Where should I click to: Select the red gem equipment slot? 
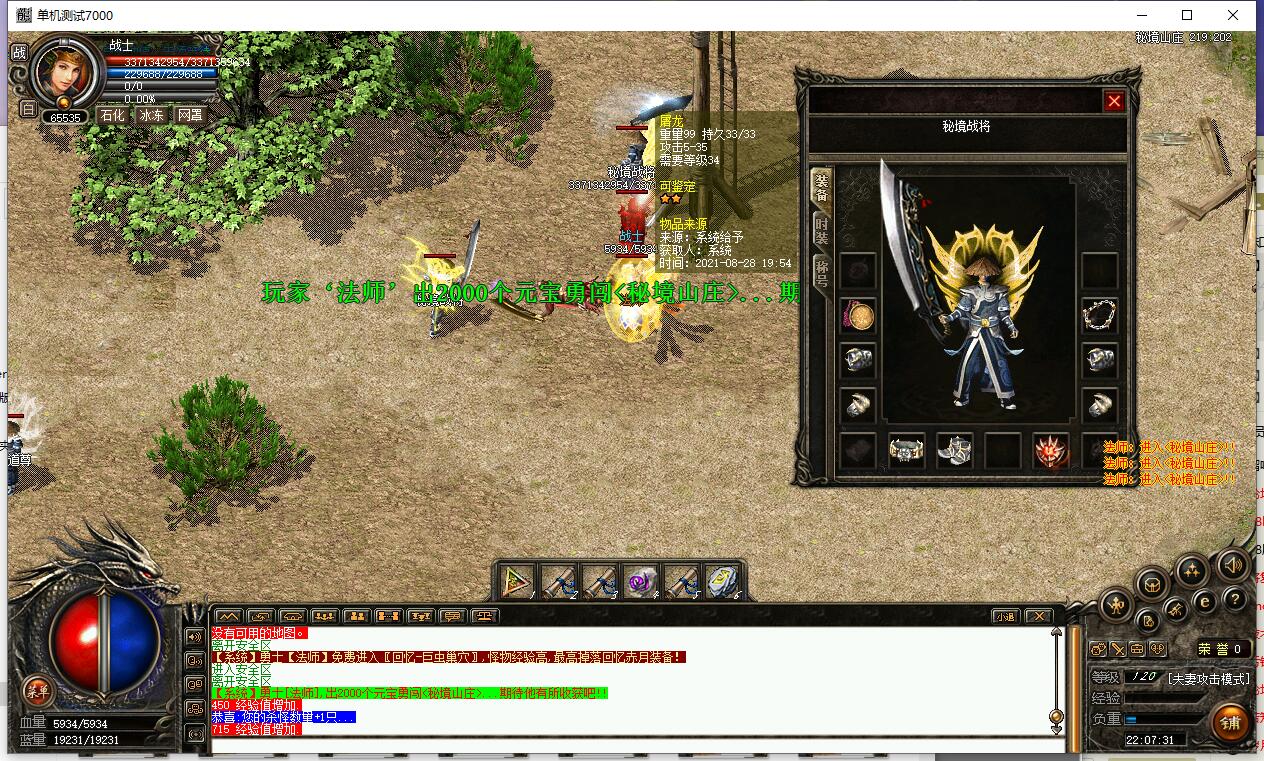(x=1051, y=450)
